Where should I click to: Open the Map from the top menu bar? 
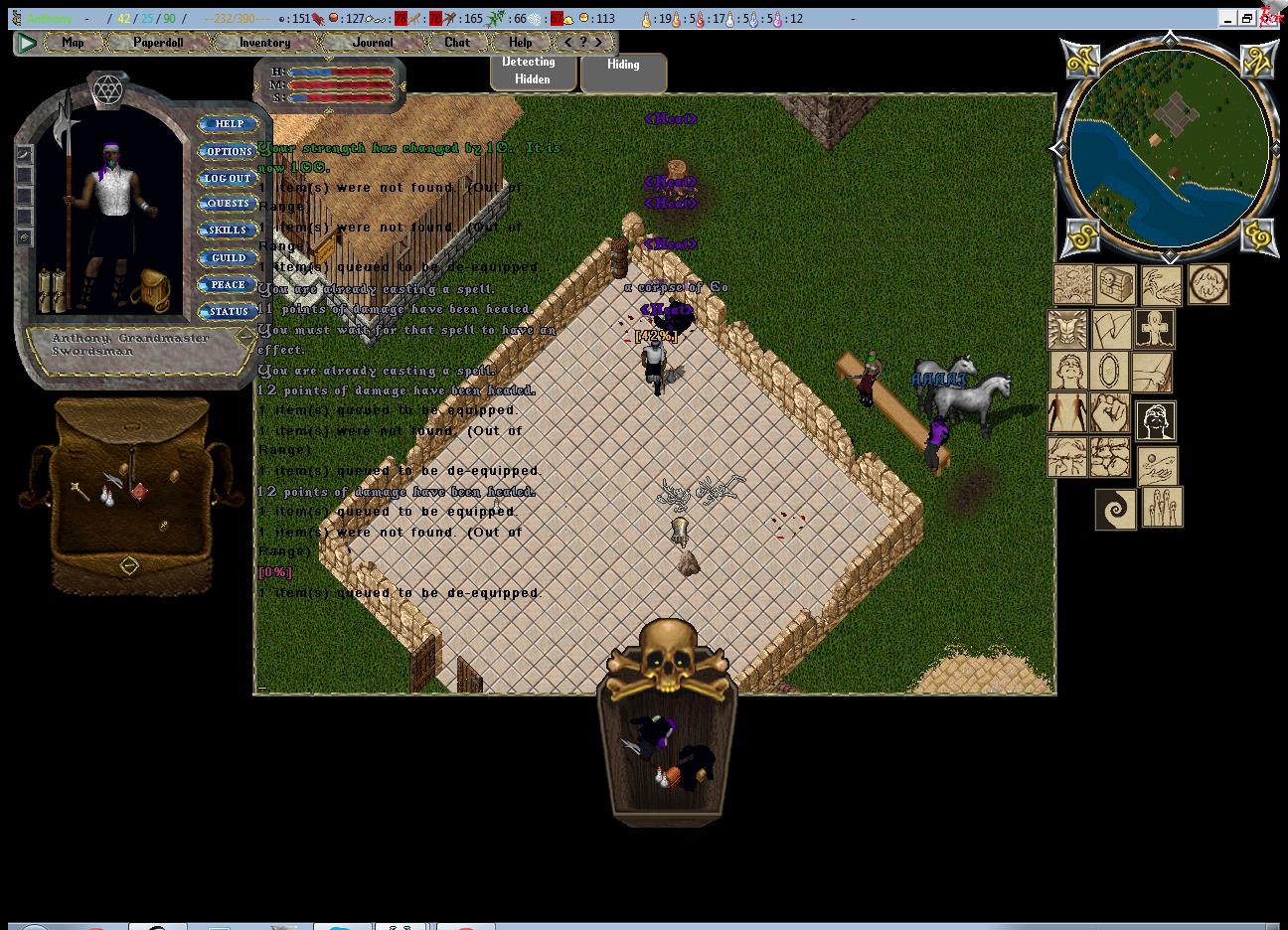pyautogui.click(x=73, y=43)
